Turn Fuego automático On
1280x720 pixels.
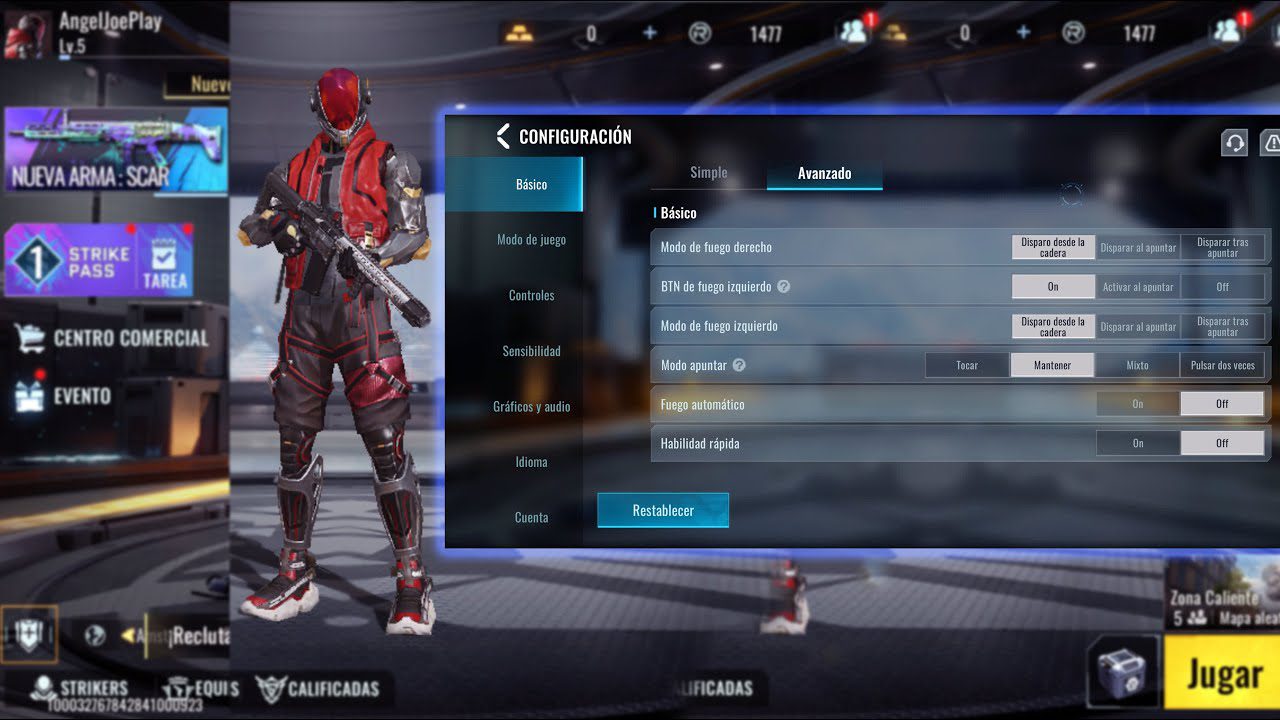tap(1137, 404)
